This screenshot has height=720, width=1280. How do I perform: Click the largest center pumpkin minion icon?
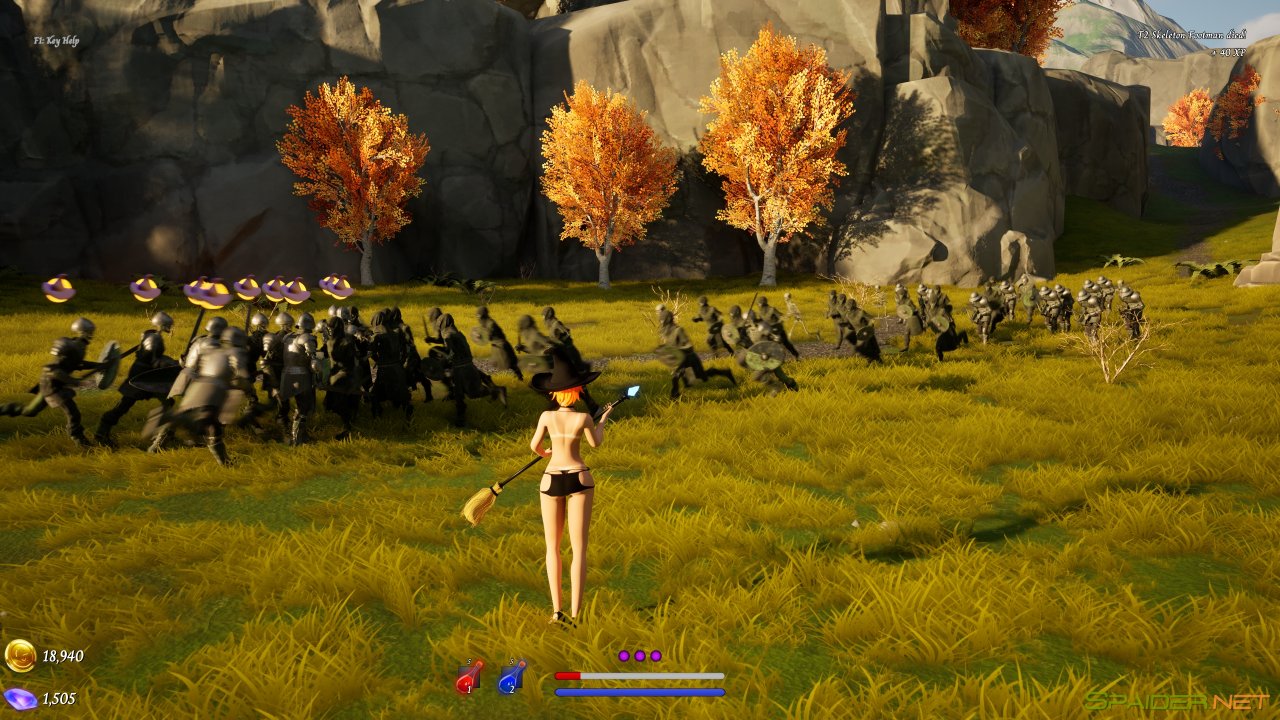206,292
